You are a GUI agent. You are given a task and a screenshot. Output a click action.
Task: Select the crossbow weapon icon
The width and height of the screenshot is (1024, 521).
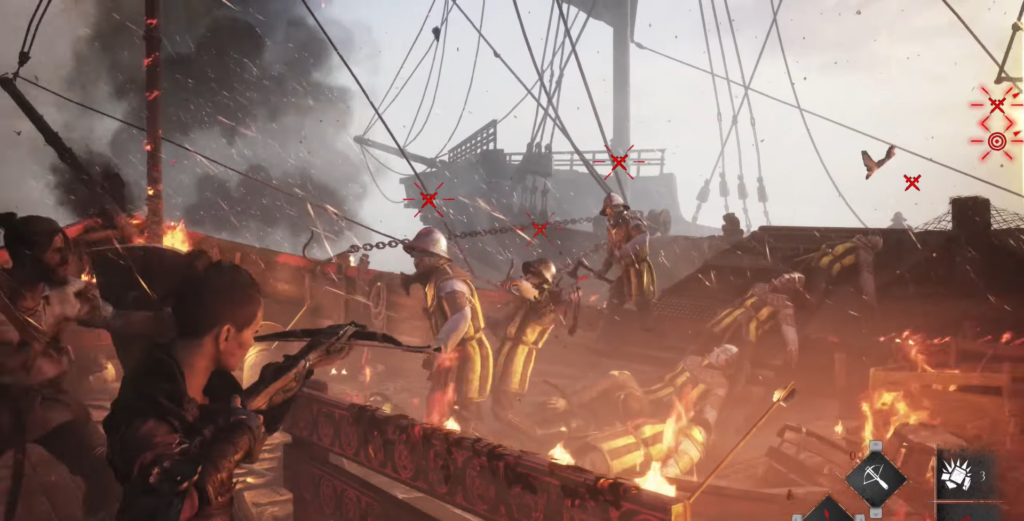876,478
